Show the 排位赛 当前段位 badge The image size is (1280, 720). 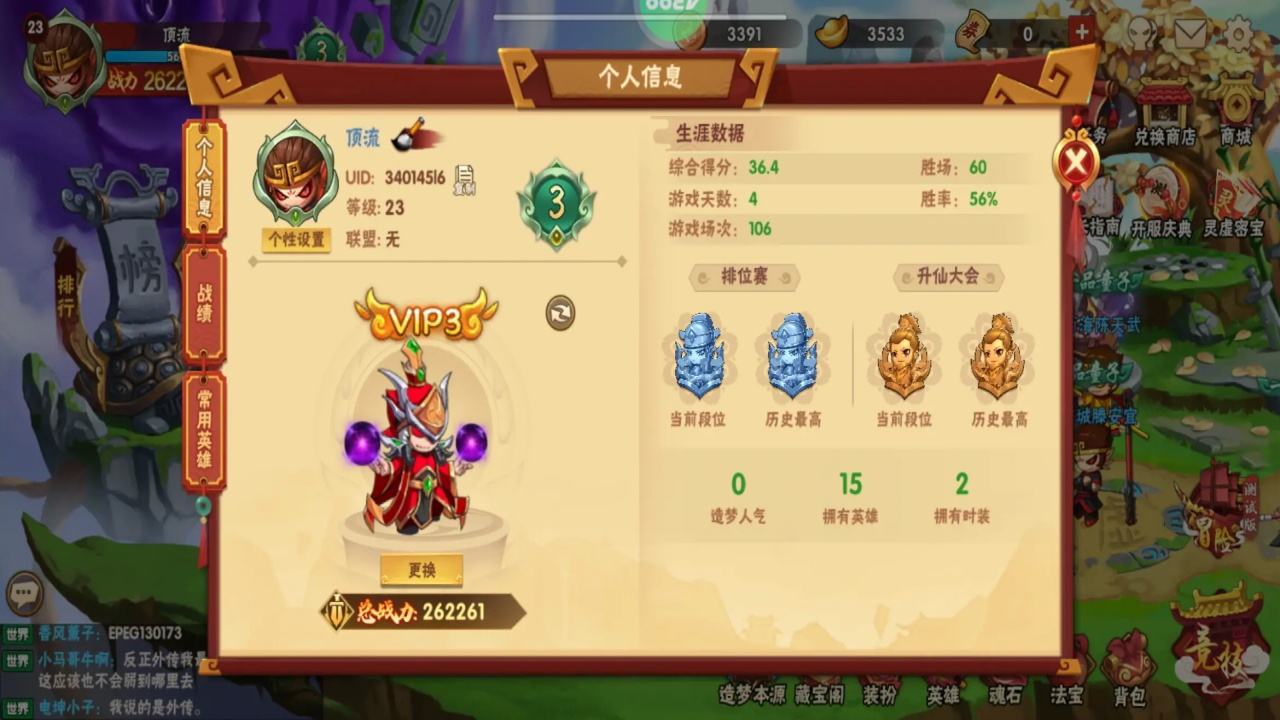point(699,358)
